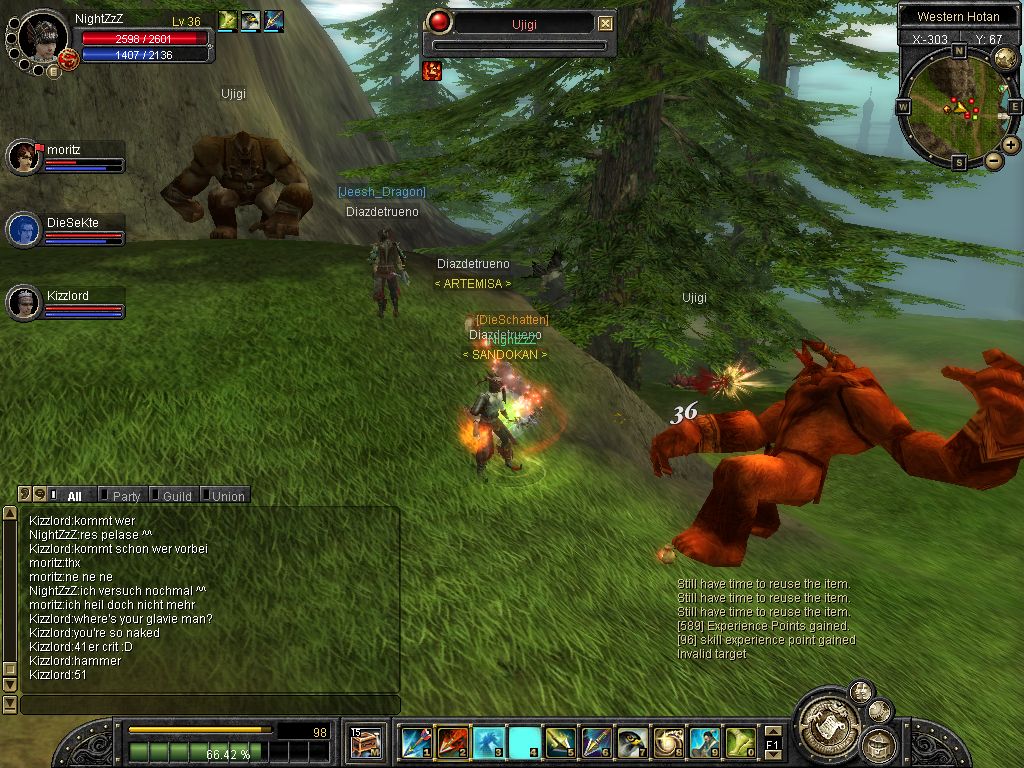Viewport: 1024px width, 768px height.
Task: Select party member Kizzlord
Action: tap(23, 303)
